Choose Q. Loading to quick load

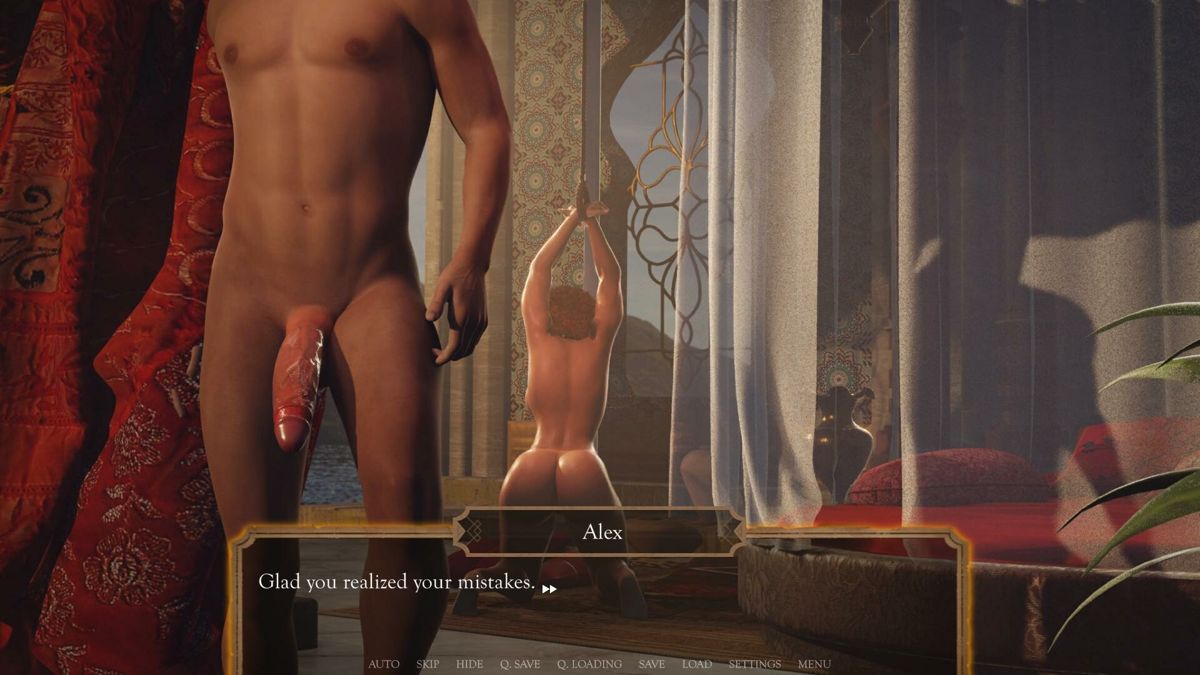coord(589,664)
